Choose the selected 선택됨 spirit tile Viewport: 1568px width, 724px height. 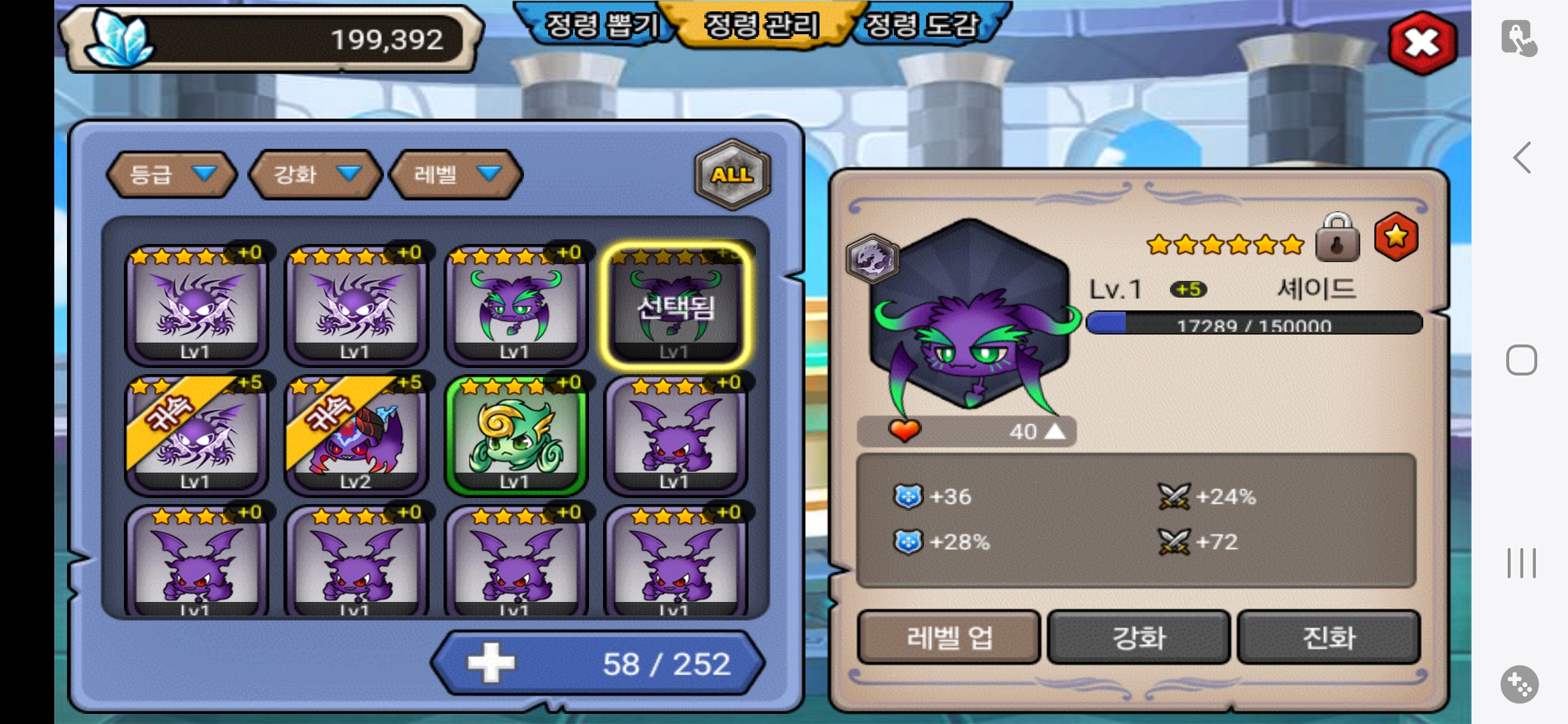point(675,305)
